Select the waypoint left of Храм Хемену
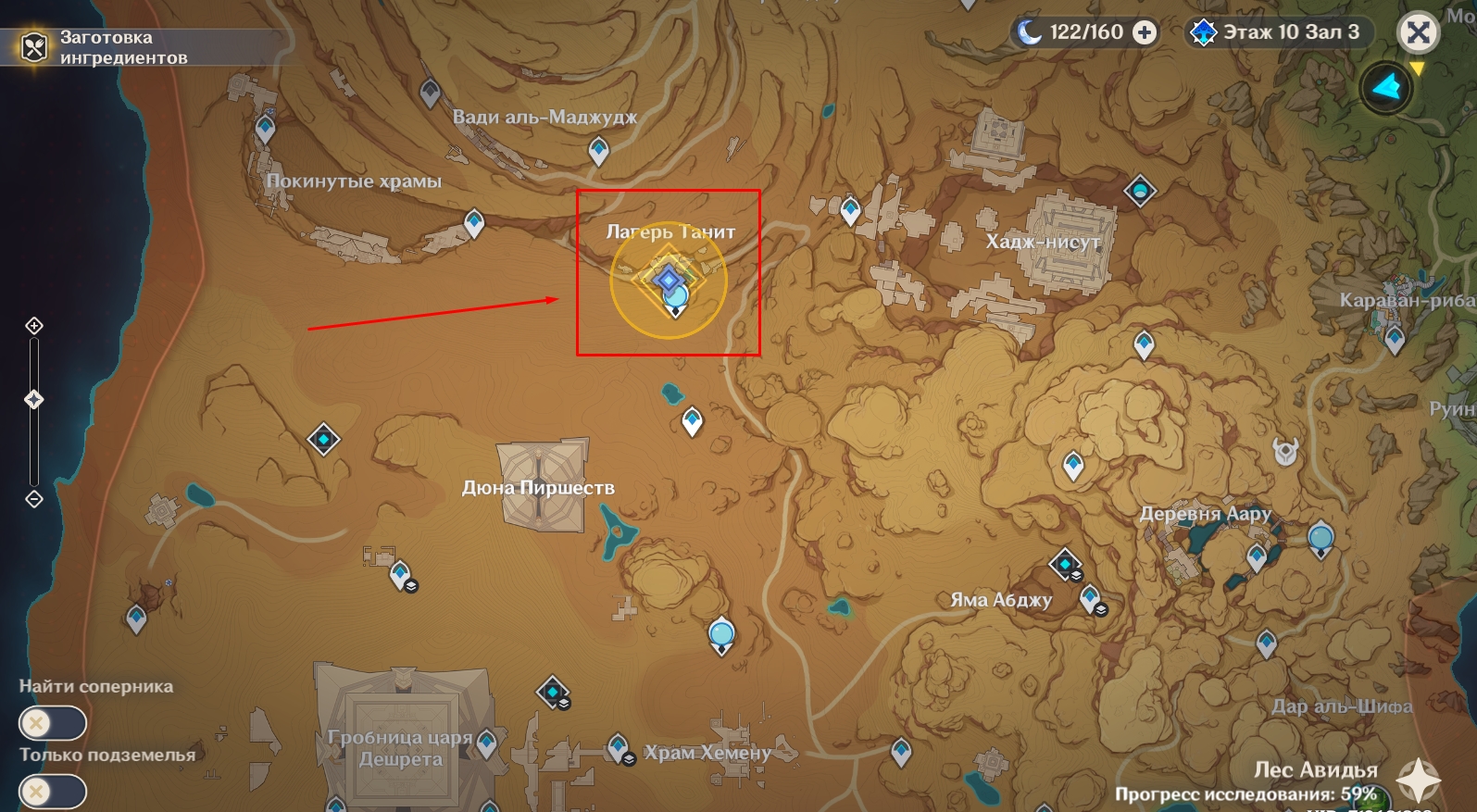Viewport: 1477px width, 812px height. pyautogui.click(x=619, y=746)
